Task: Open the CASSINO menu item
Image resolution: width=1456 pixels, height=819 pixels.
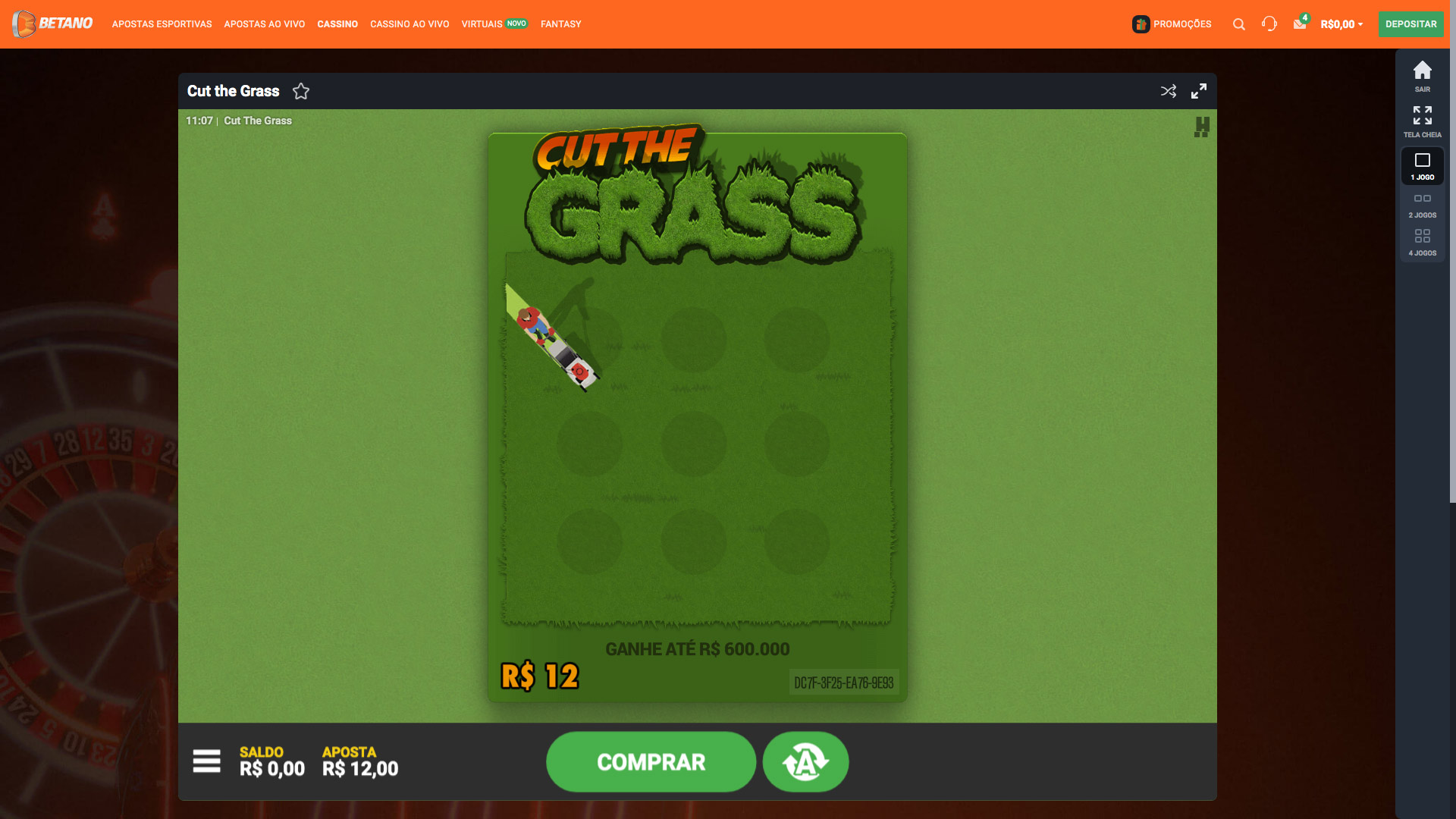Action: (x=337, y=24)
